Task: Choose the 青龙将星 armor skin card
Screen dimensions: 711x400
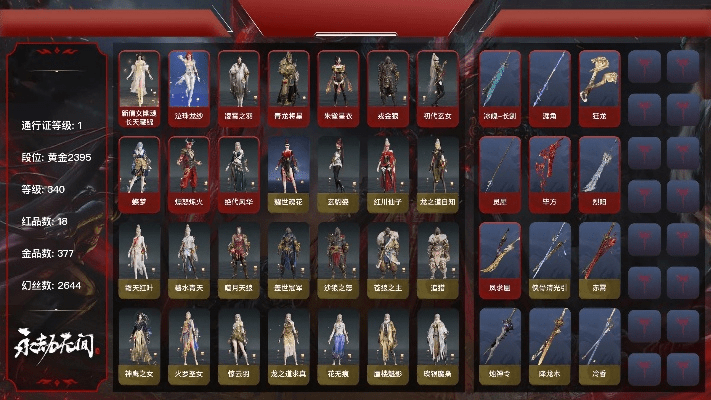Action: [288, 87]
